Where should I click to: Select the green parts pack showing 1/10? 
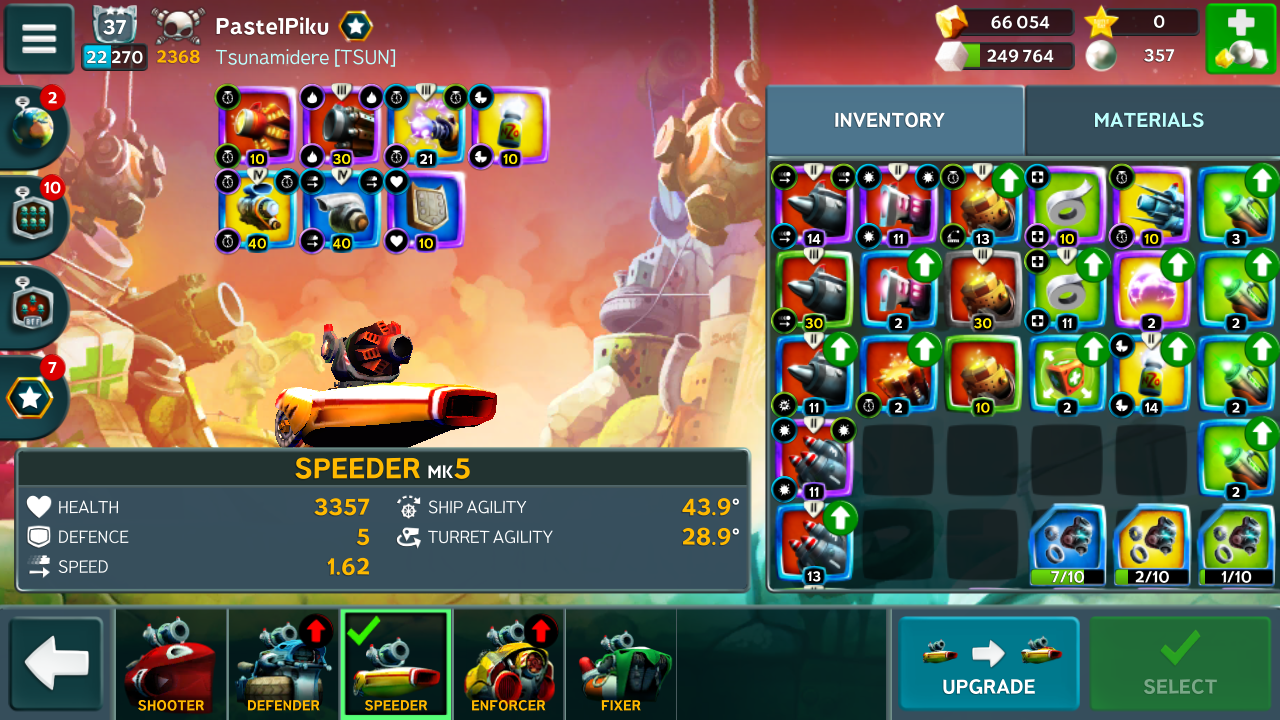coord(1236,546)
